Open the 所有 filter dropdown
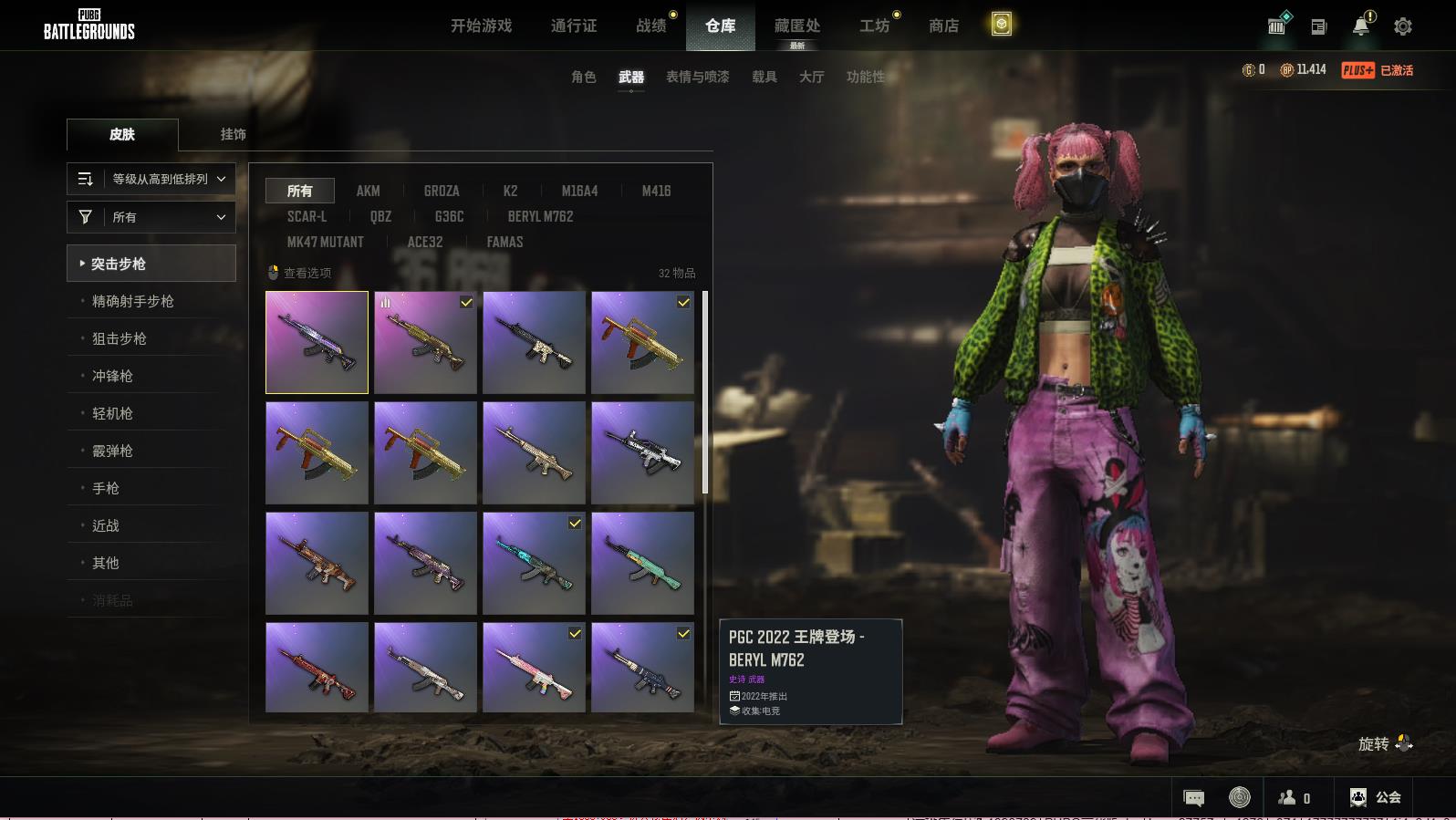 [x=151, y=217]
